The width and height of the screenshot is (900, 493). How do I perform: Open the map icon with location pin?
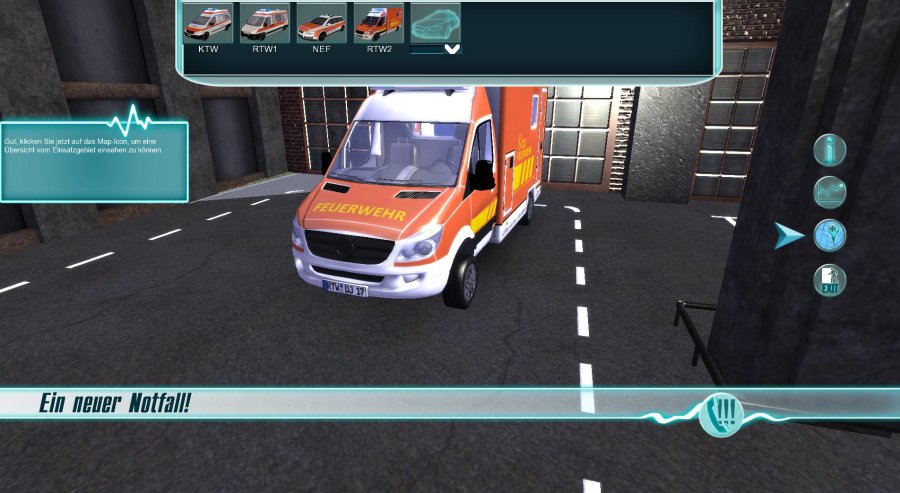coord(830,235)
